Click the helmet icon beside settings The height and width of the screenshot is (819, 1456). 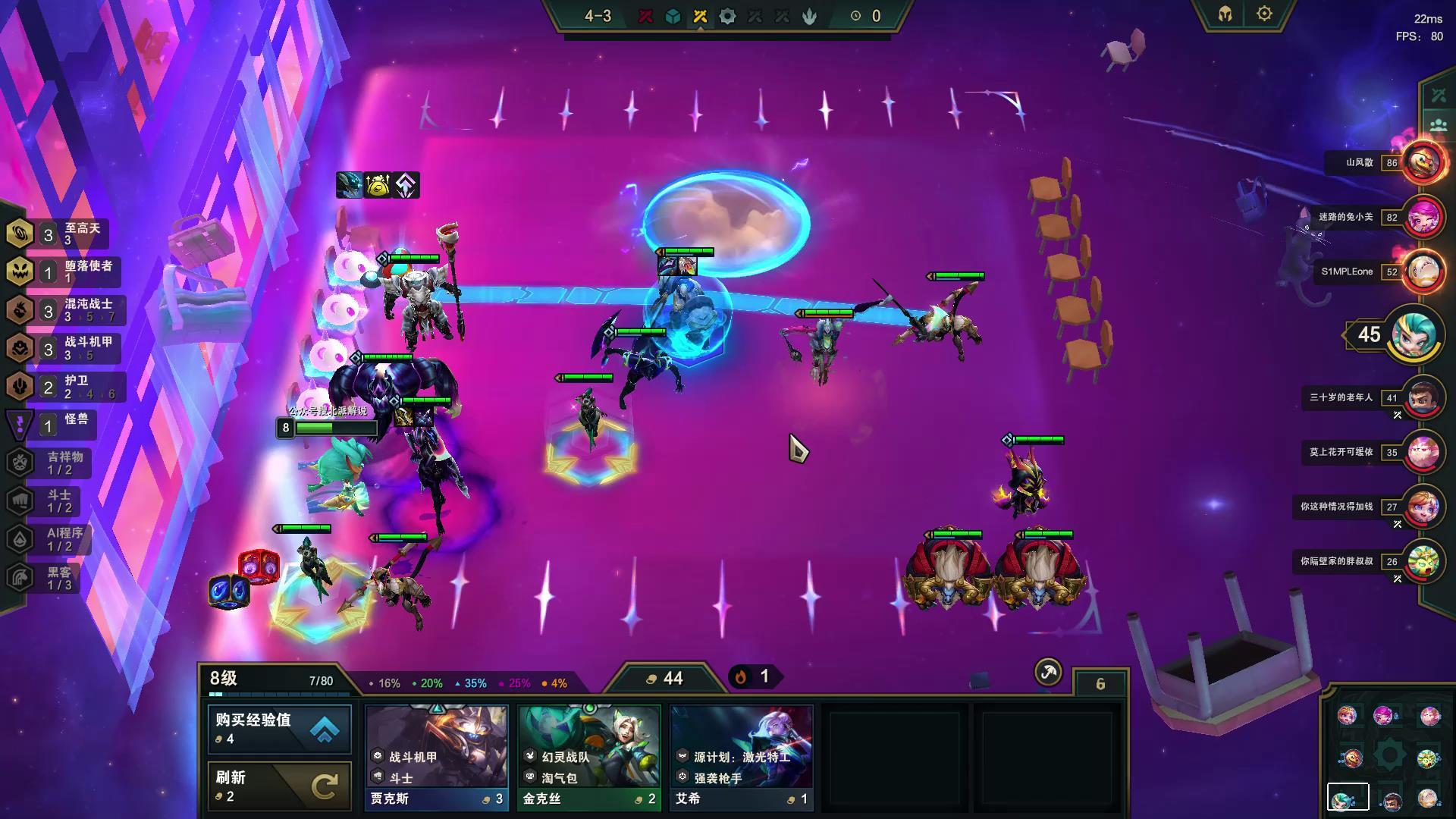(x=1225, y=14)
